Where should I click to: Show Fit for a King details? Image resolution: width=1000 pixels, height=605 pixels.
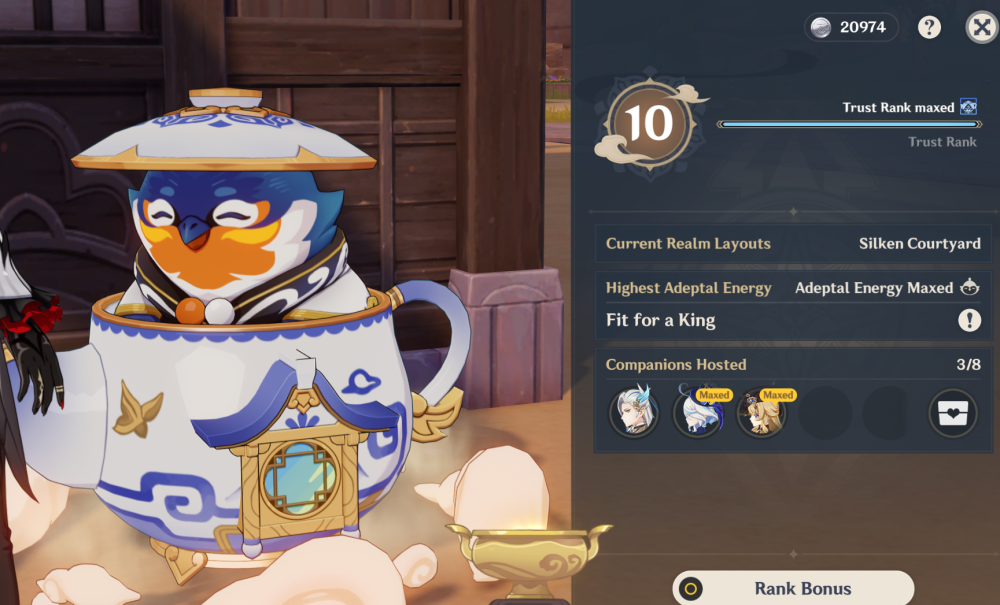point(969,320)
